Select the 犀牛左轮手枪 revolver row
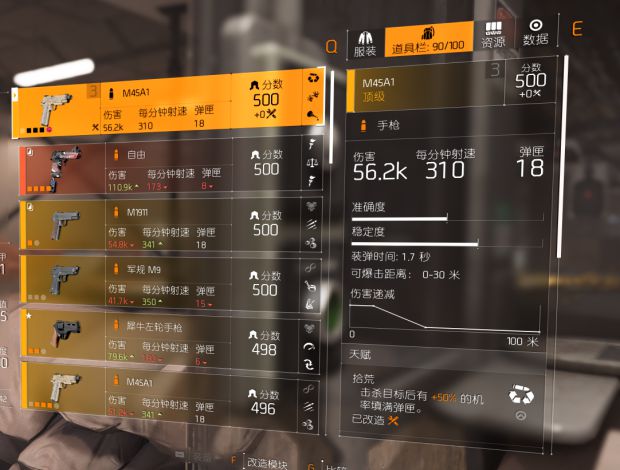Viewport: 620px width, 470px height. 160,343
